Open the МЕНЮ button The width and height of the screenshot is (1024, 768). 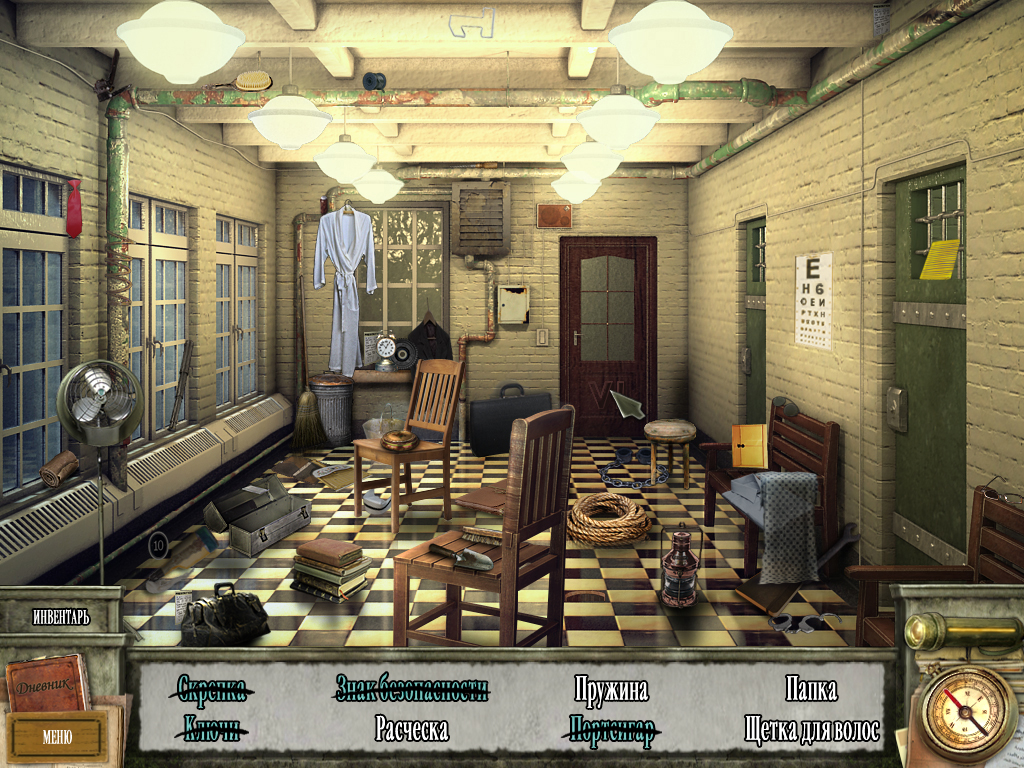[57, 737]
